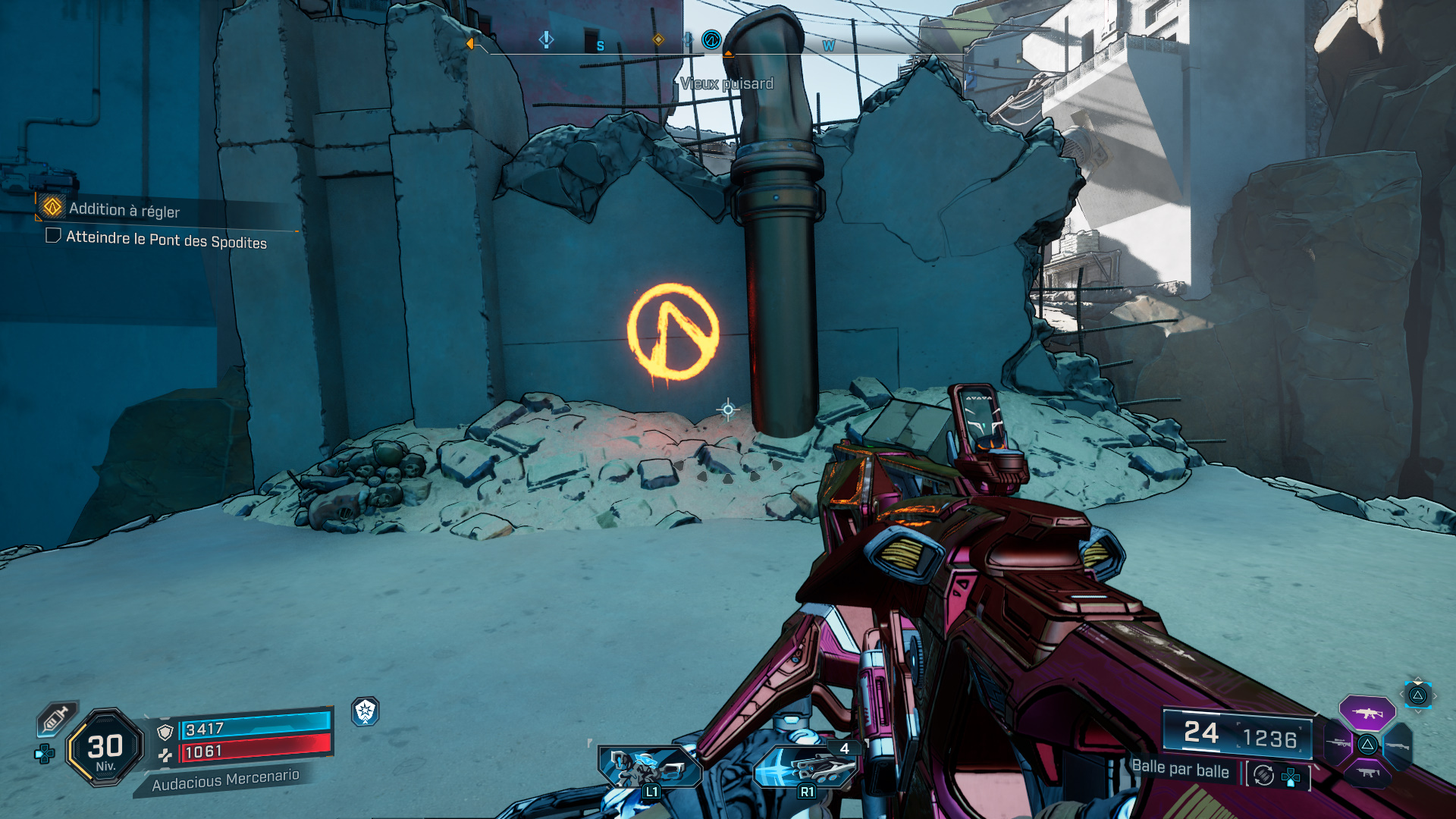Switch to the sniper rifle weapon slot
Screen dimensions: 1456x819
tap(1339, 744)
